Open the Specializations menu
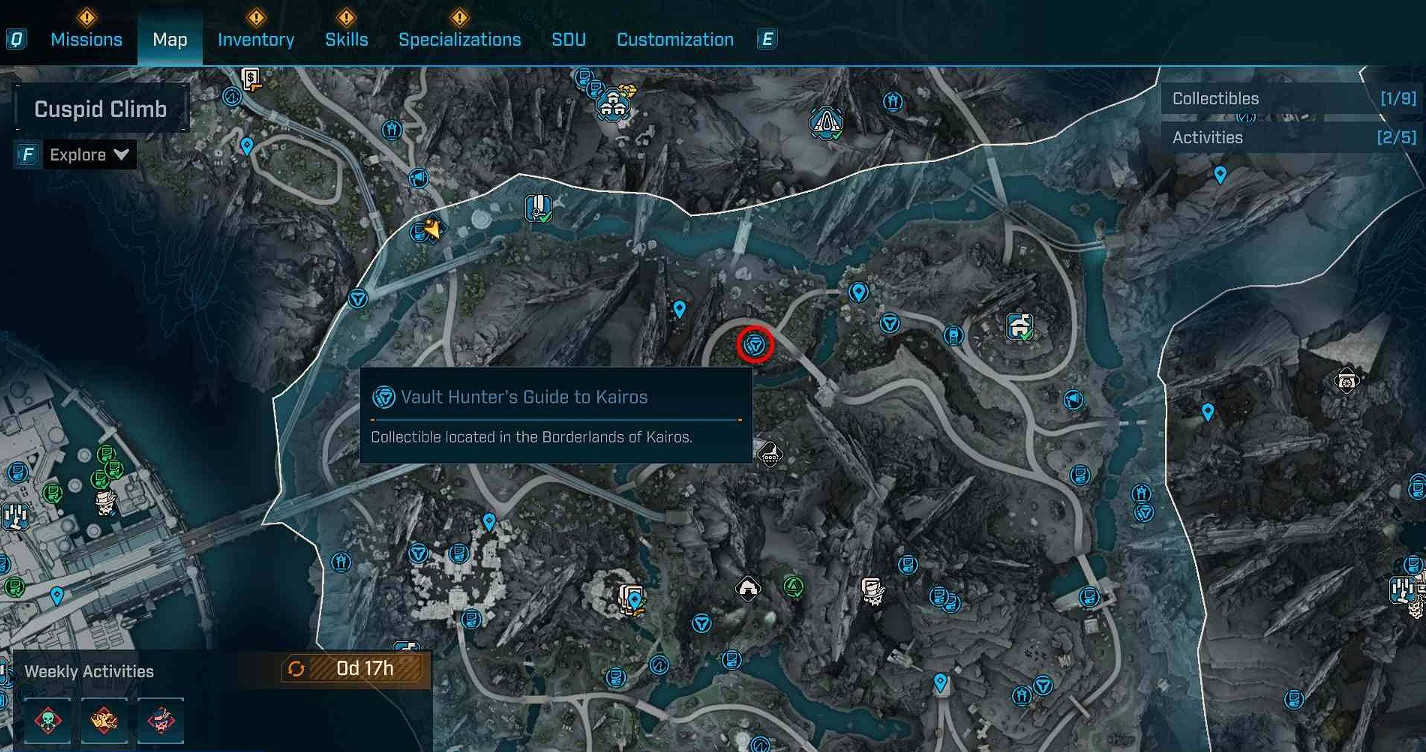Screen dimensions: 1426x752 459,39
